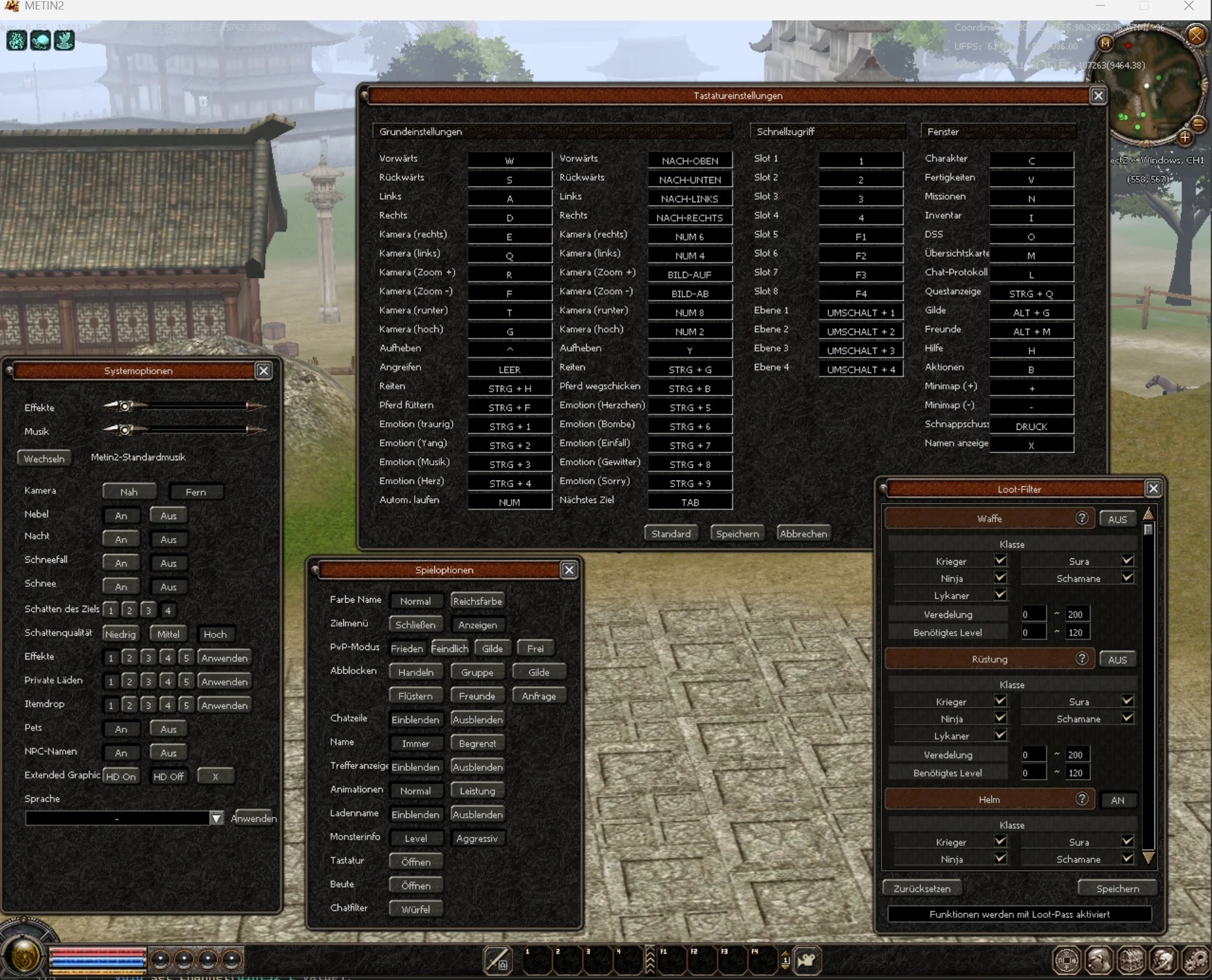Close the Systemoptionen window
Screen dimensions: 1212x980
(264, 371)
